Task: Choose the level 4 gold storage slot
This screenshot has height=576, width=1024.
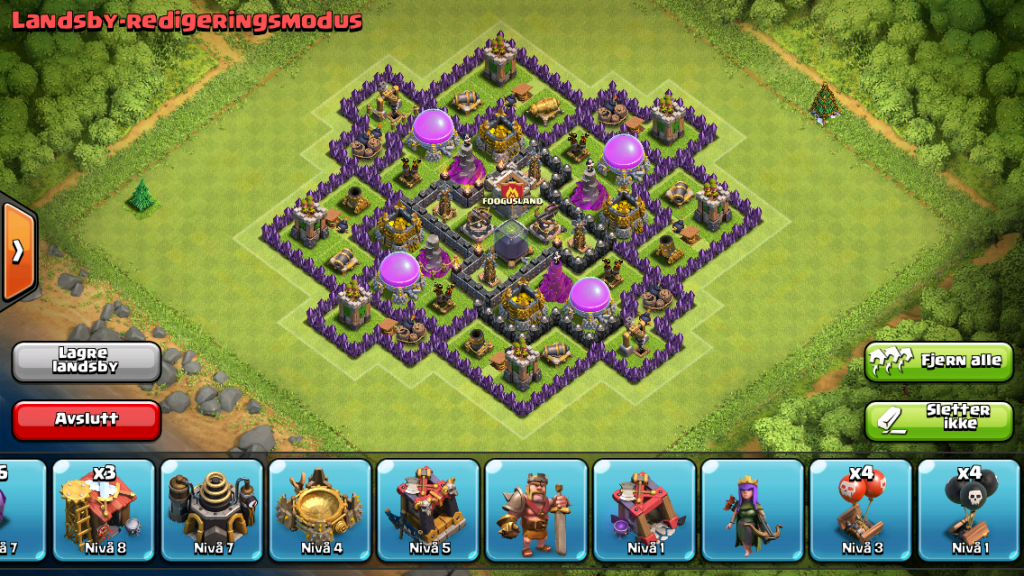Action: click(319, 510)
